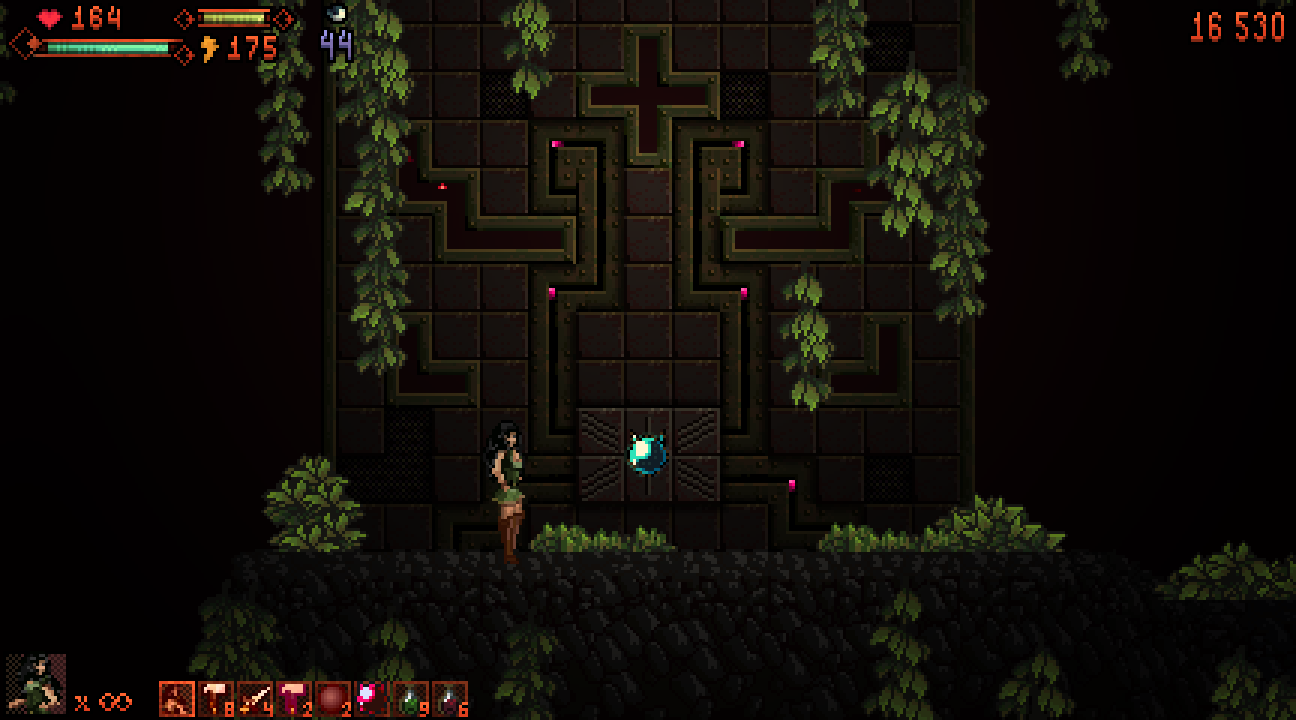The width and height of the screenshot is (1296, 720).
Task: Activate the pink glowing gem slot
Action: point(372,699)
